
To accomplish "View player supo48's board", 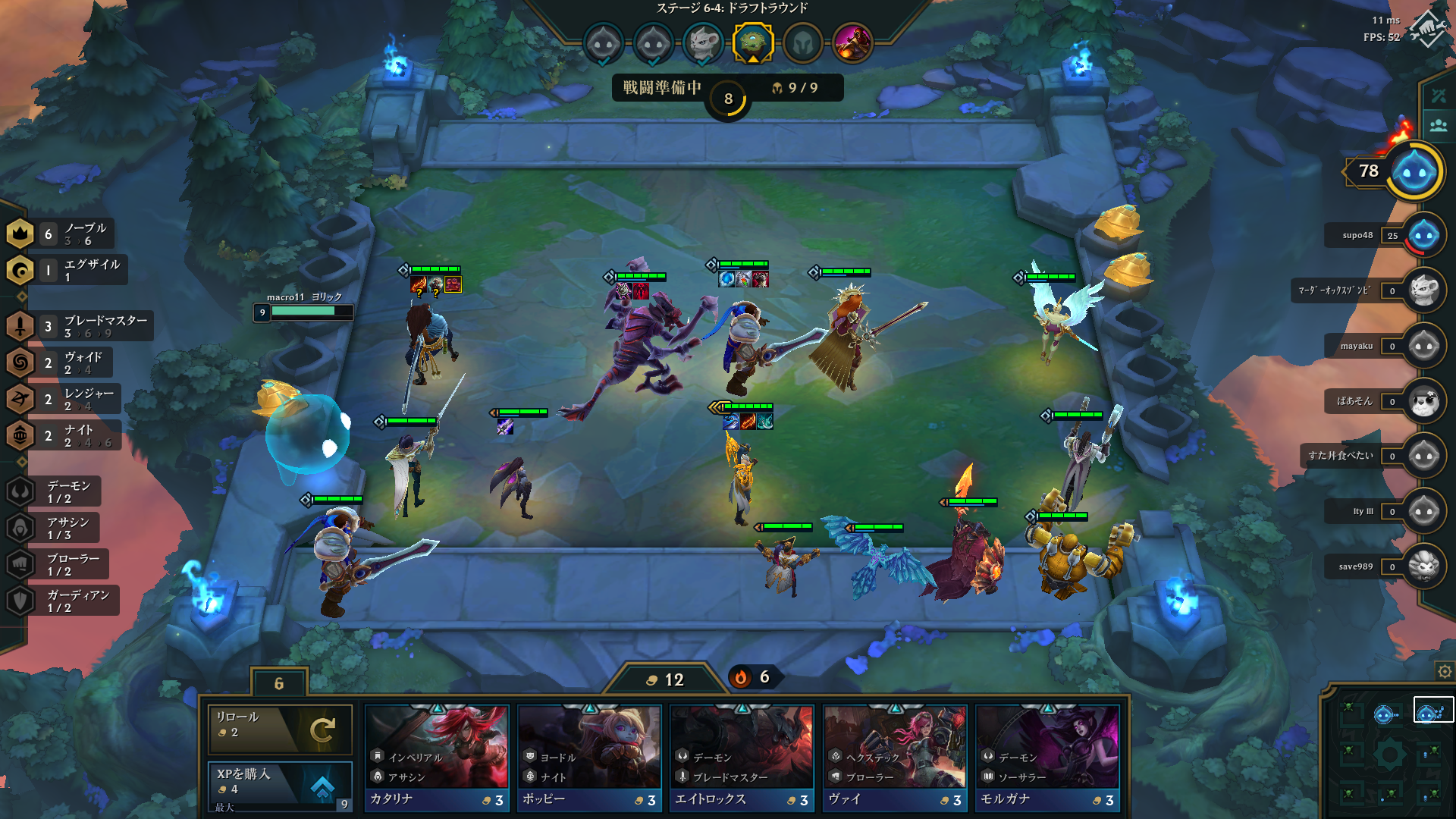I will click(x=1423, y=235).
